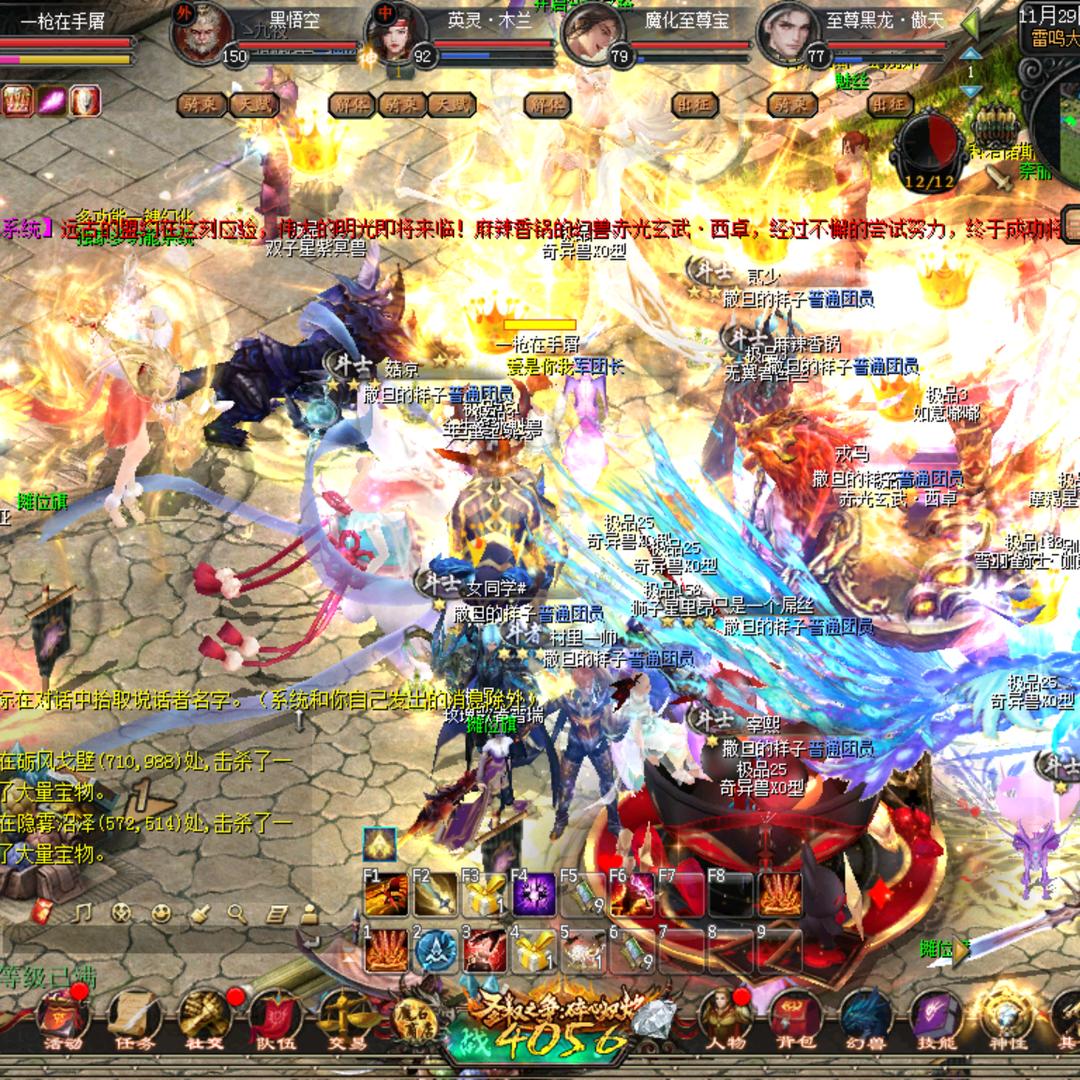Open the 技能 skills menu
The image size is (1080, 1080).
[x=936, y=1020]
